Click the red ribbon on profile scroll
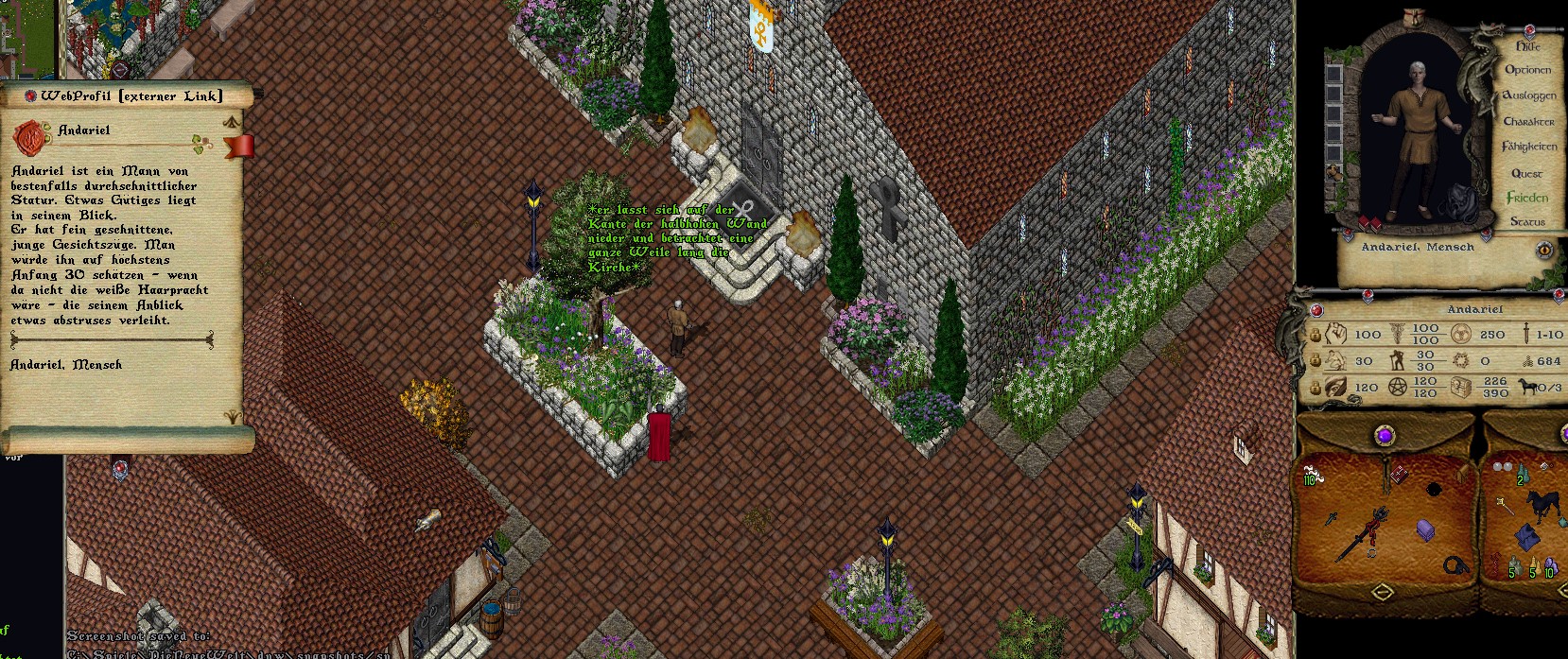Image resolution: width=1568 pixels, height=659 pixels. coord(239,146)
